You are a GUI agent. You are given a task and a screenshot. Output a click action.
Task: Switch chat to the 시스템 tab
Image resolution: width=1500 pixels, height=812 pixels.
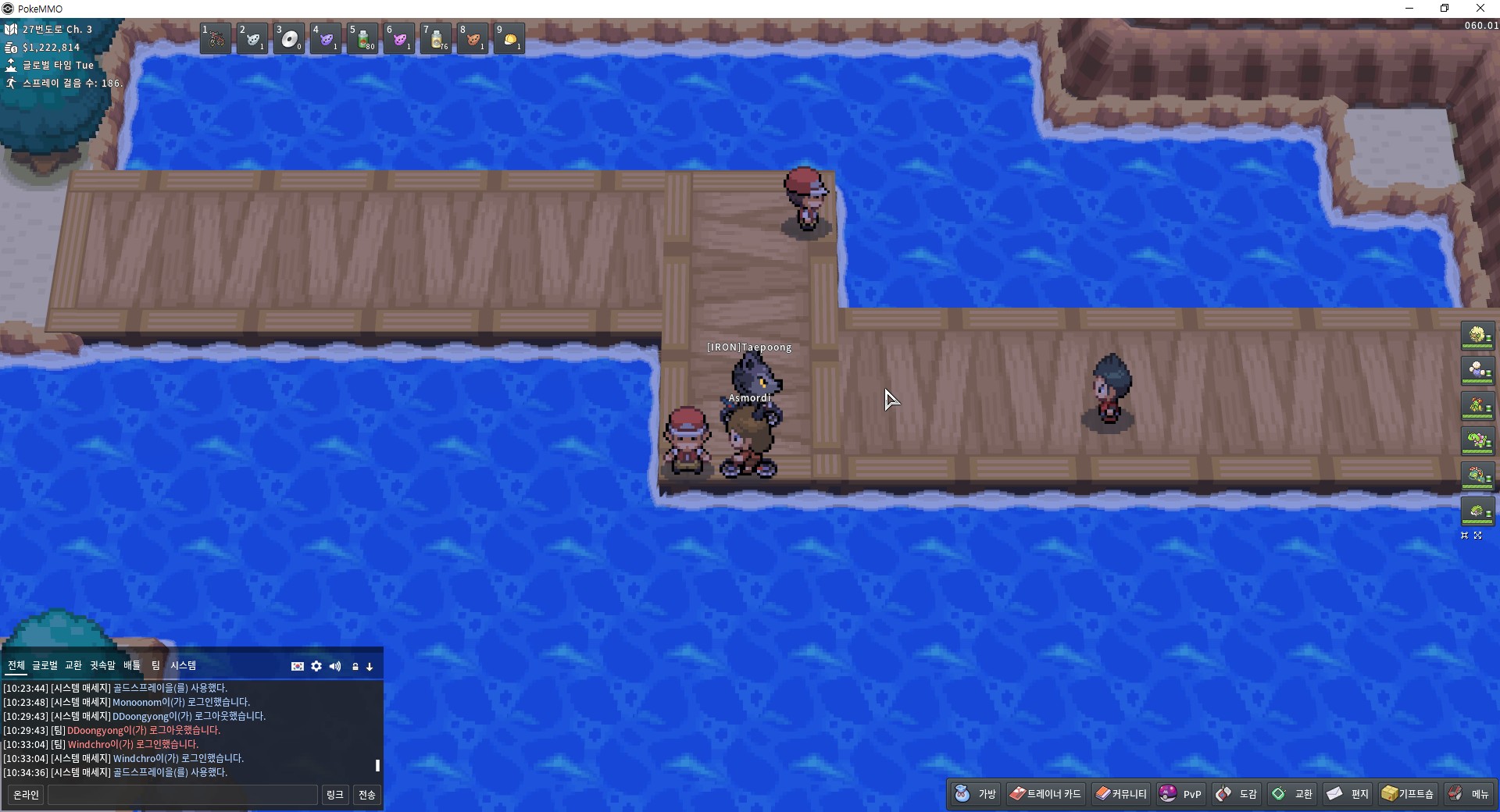tap(184, 665)
